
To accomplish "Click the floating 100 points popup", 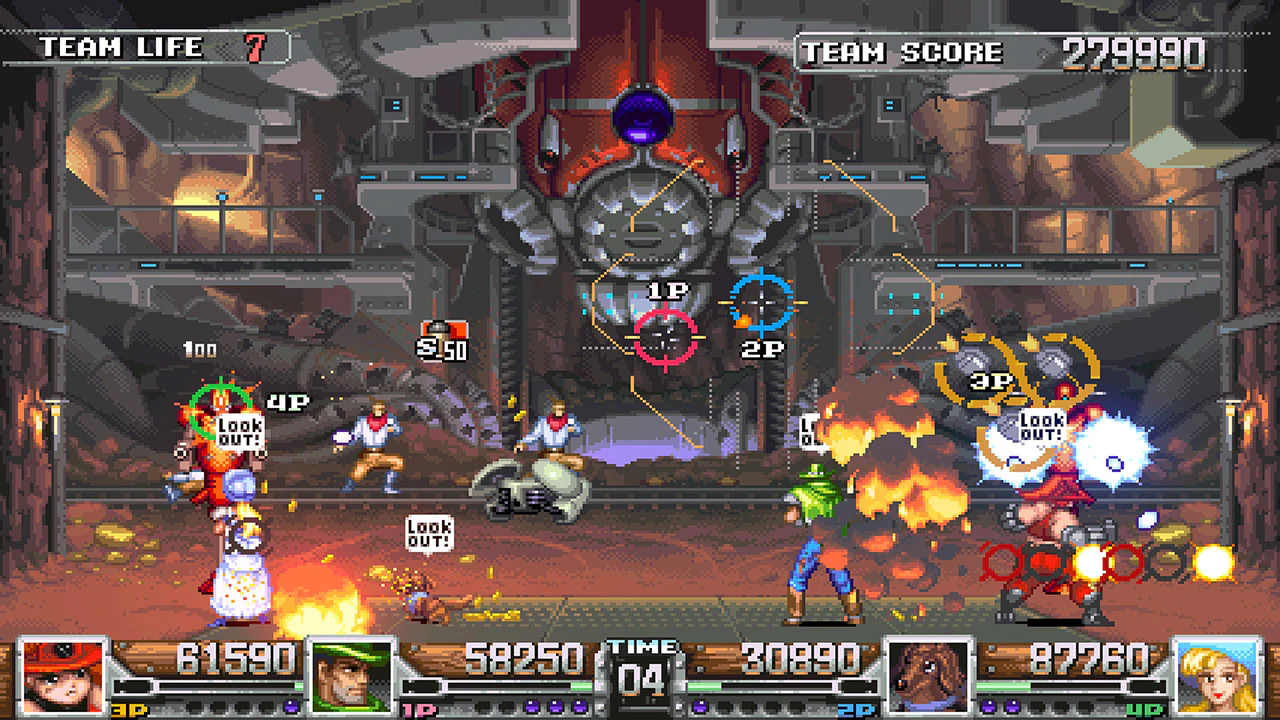I will point(201,350).
